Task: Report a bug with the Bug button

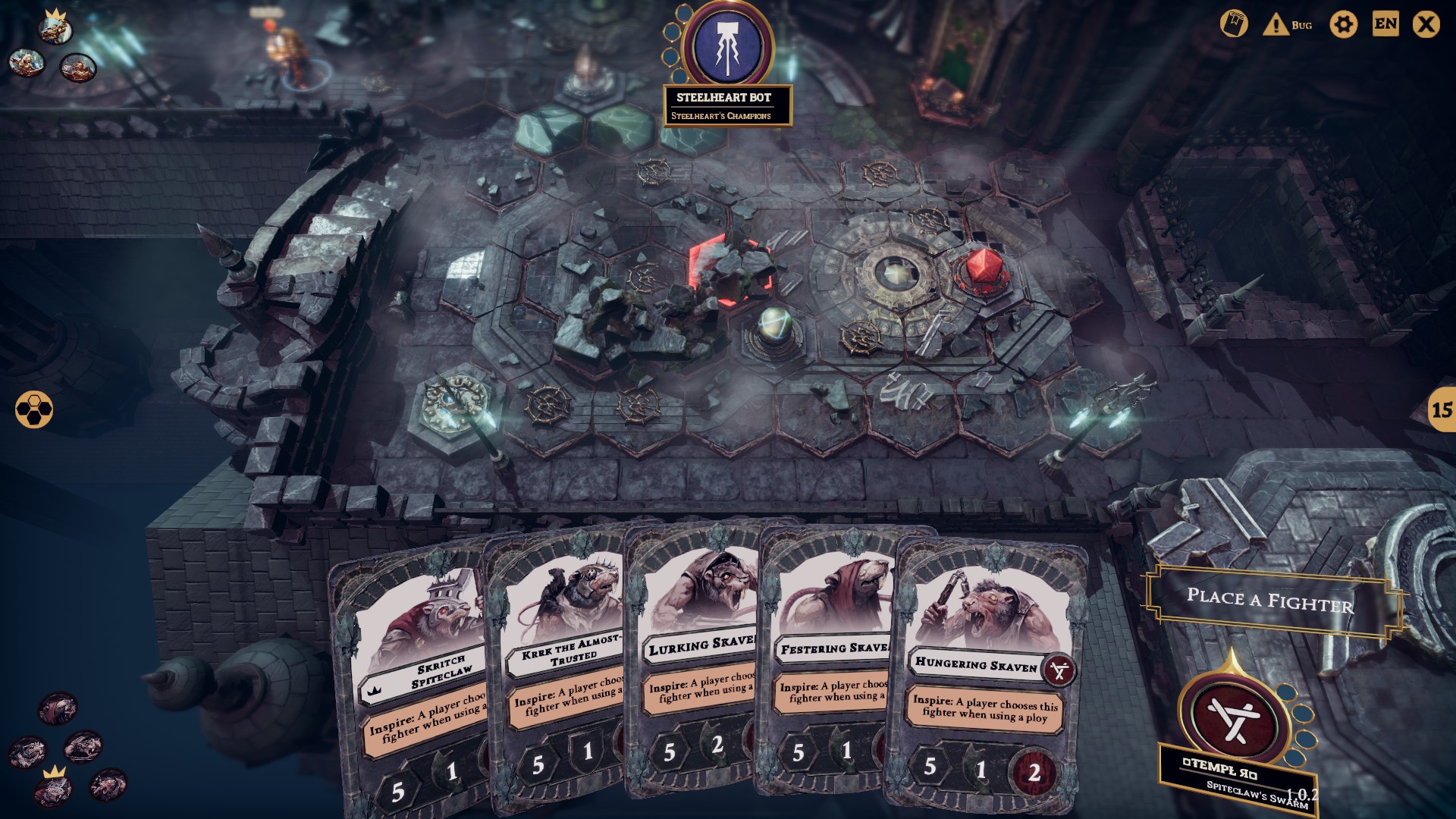Action: pos(1288,25)
